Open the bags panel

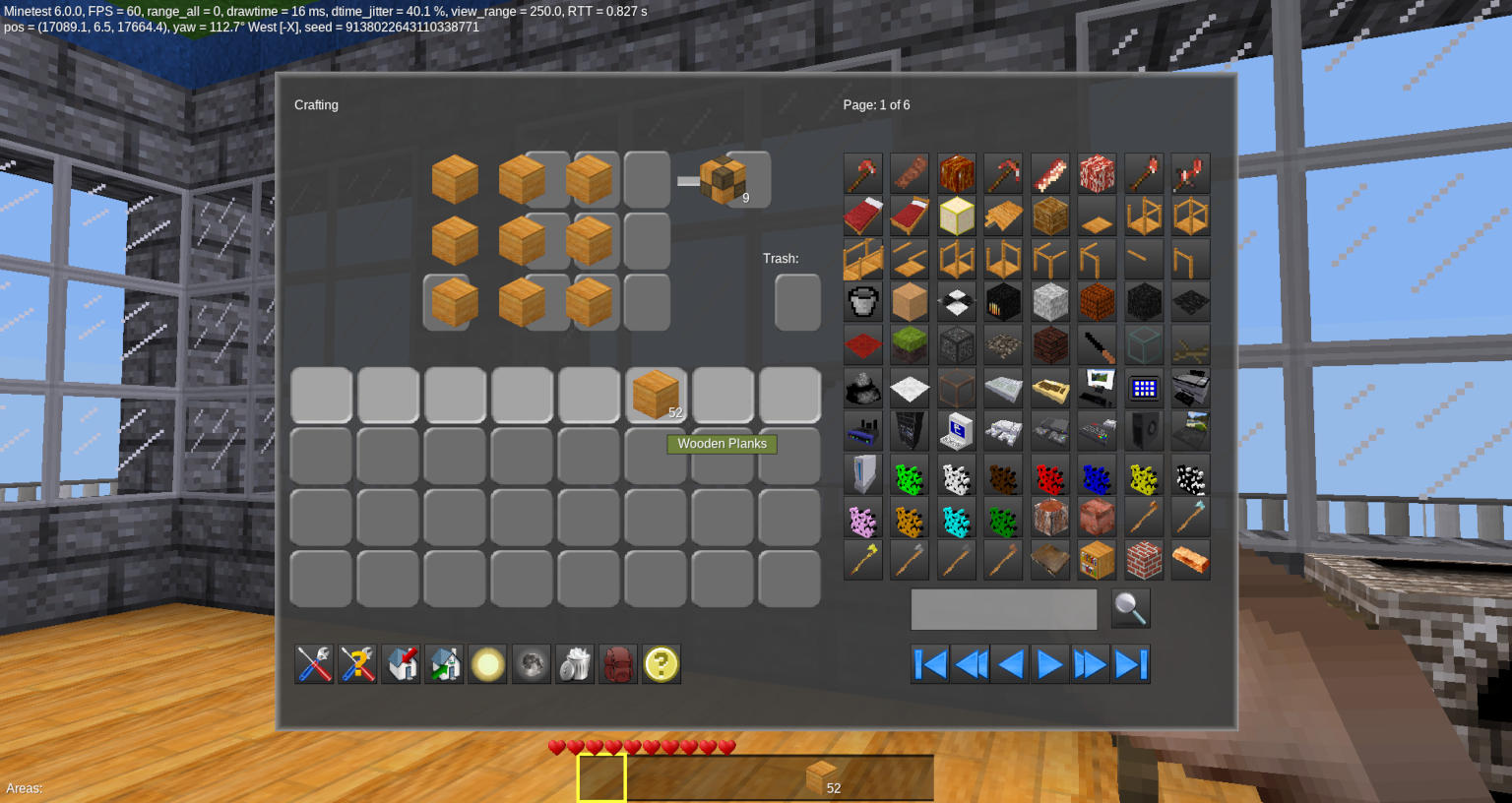pos(617,664)
